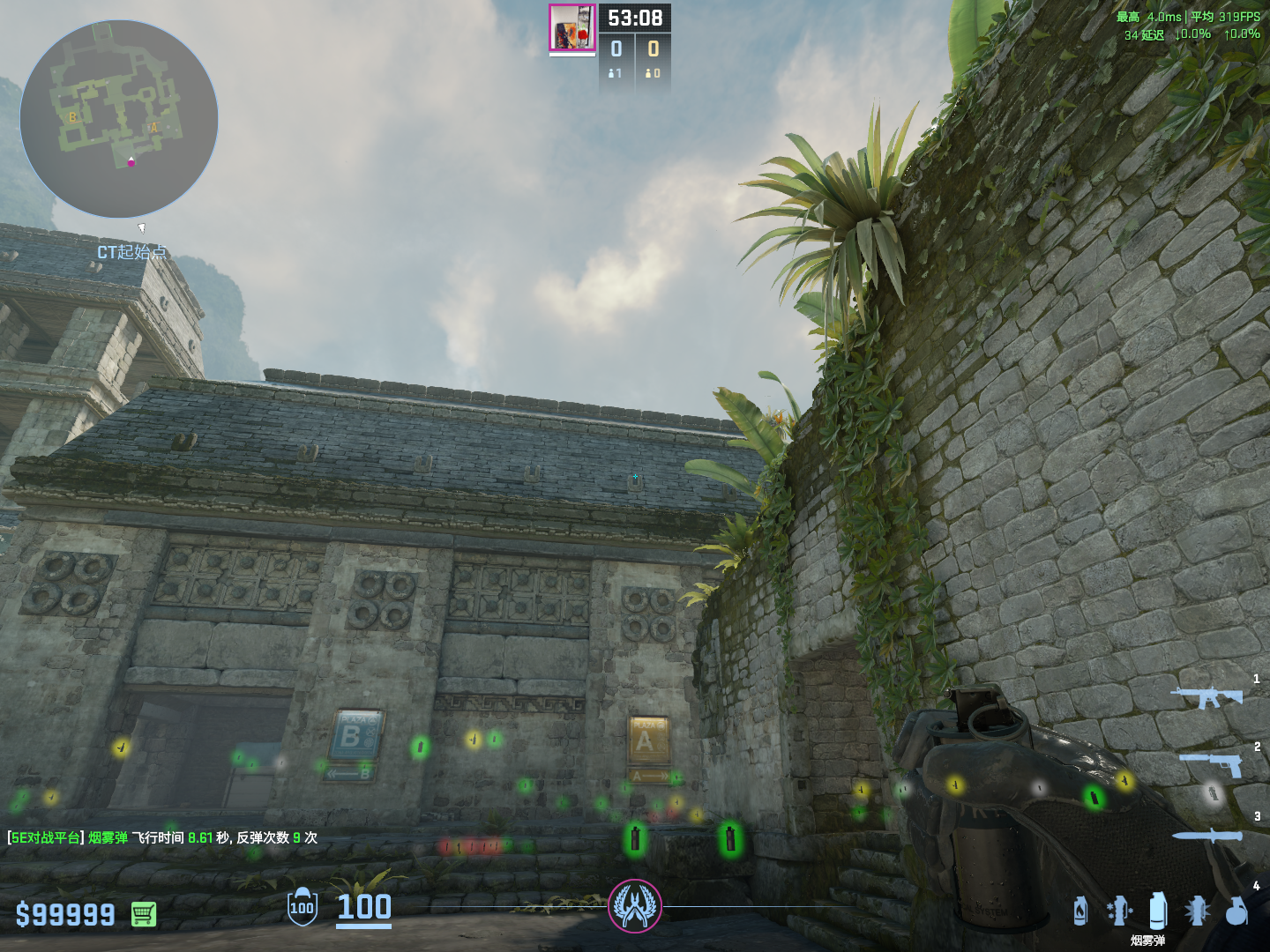
Task: Select the incendiary grenade icon
Action: tap(1080, 911)
